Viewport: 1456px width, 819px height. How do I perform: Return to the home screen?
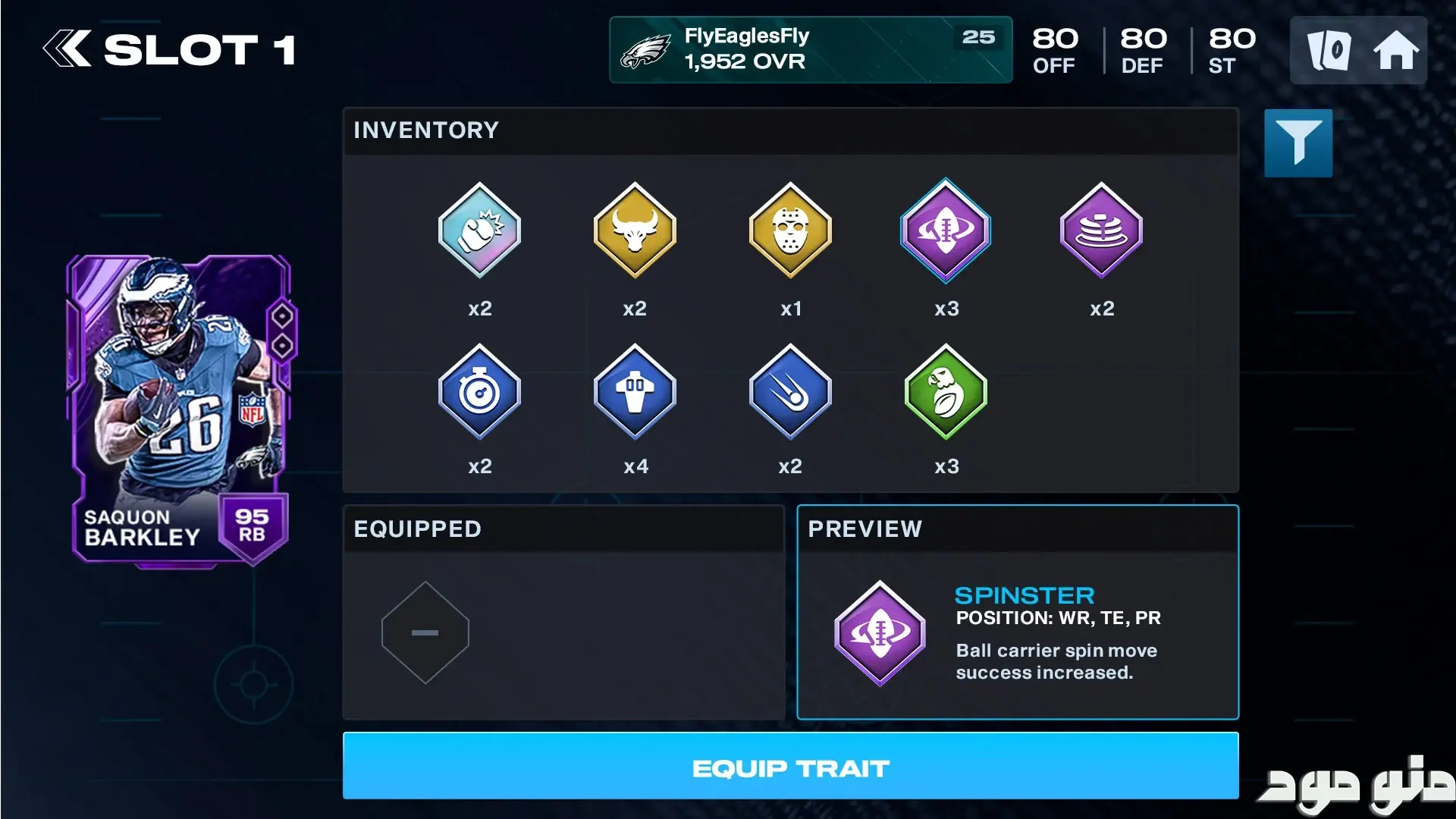pos(1395,51)
